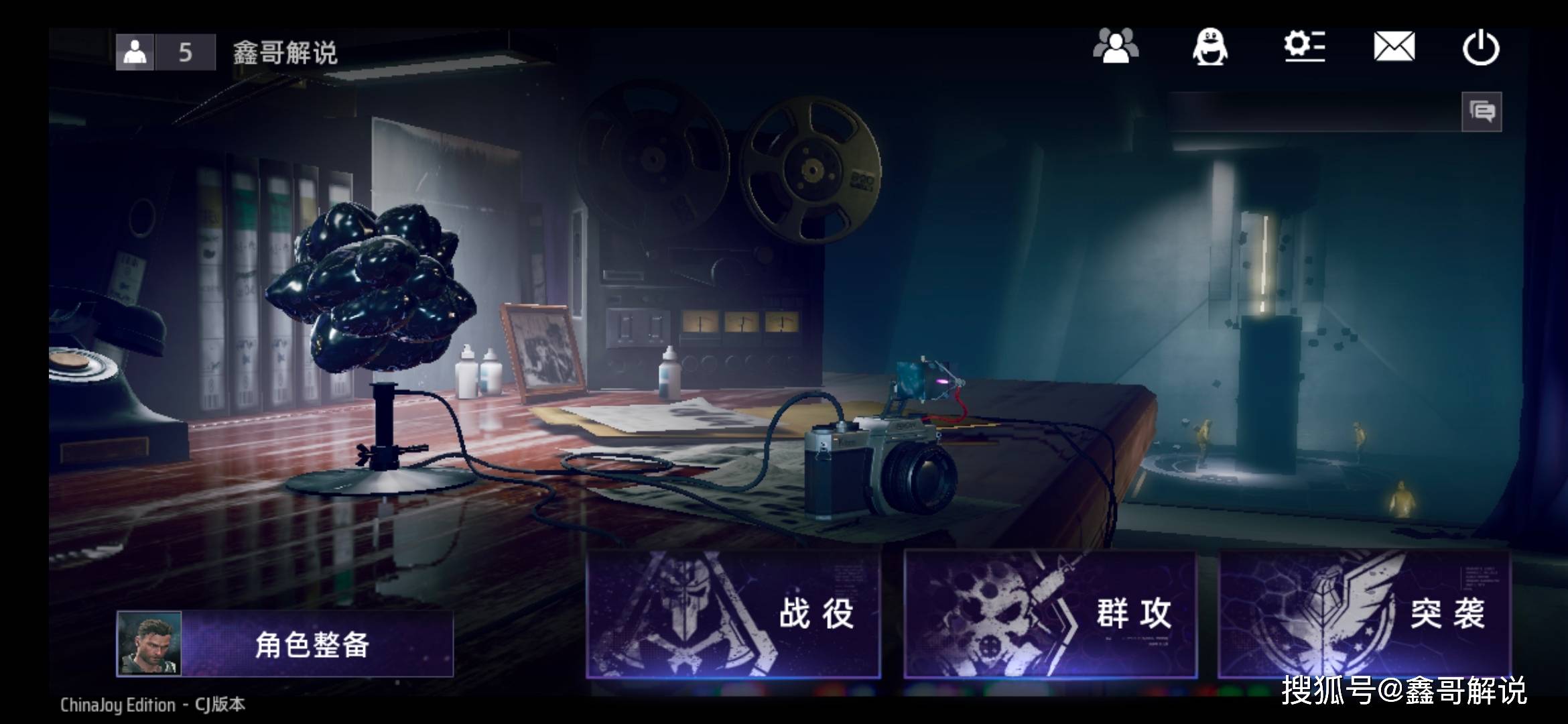Open the gear settings menu
The height and width of the screenshot is (724, 1568).
point(1304,47)
